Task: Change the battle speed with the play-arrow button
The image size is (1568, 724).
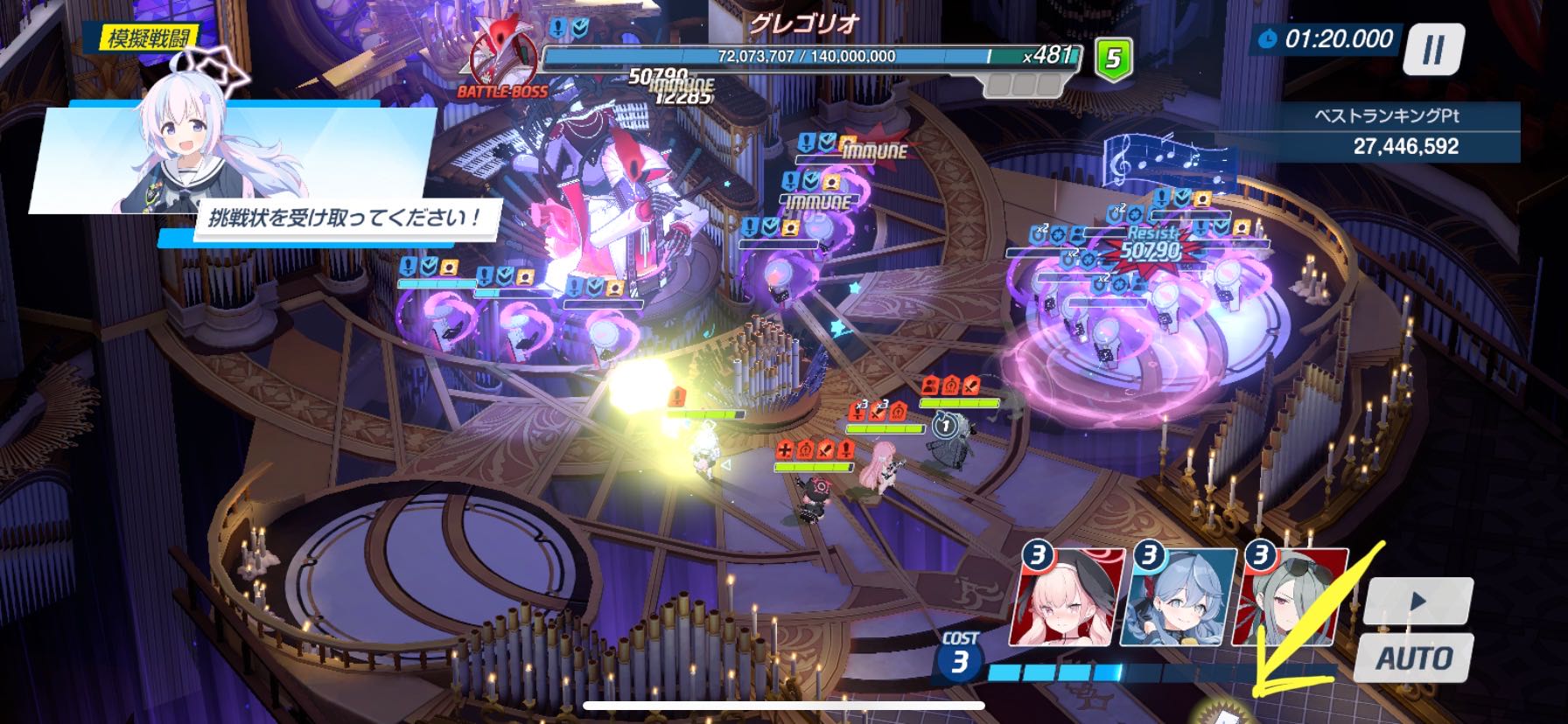Action: click(x=1418, y=602)
